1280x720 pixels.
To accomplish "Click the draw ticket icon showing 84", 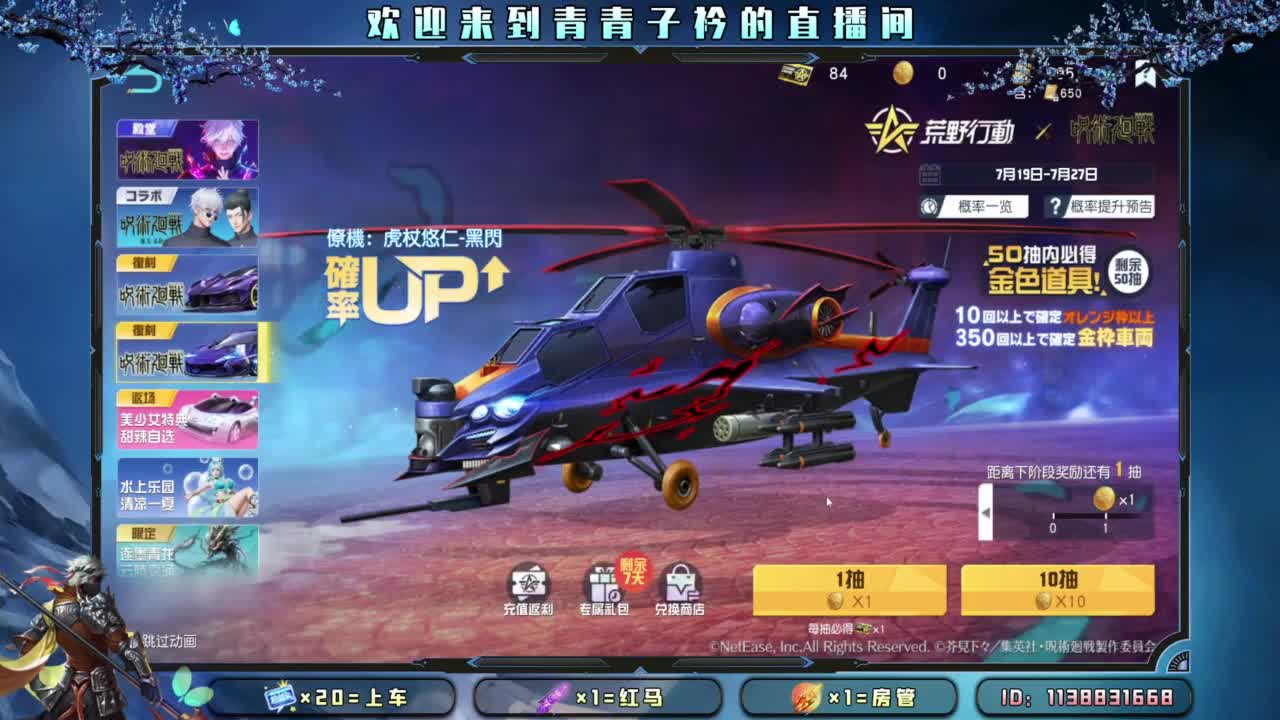I will click(796, 75).
